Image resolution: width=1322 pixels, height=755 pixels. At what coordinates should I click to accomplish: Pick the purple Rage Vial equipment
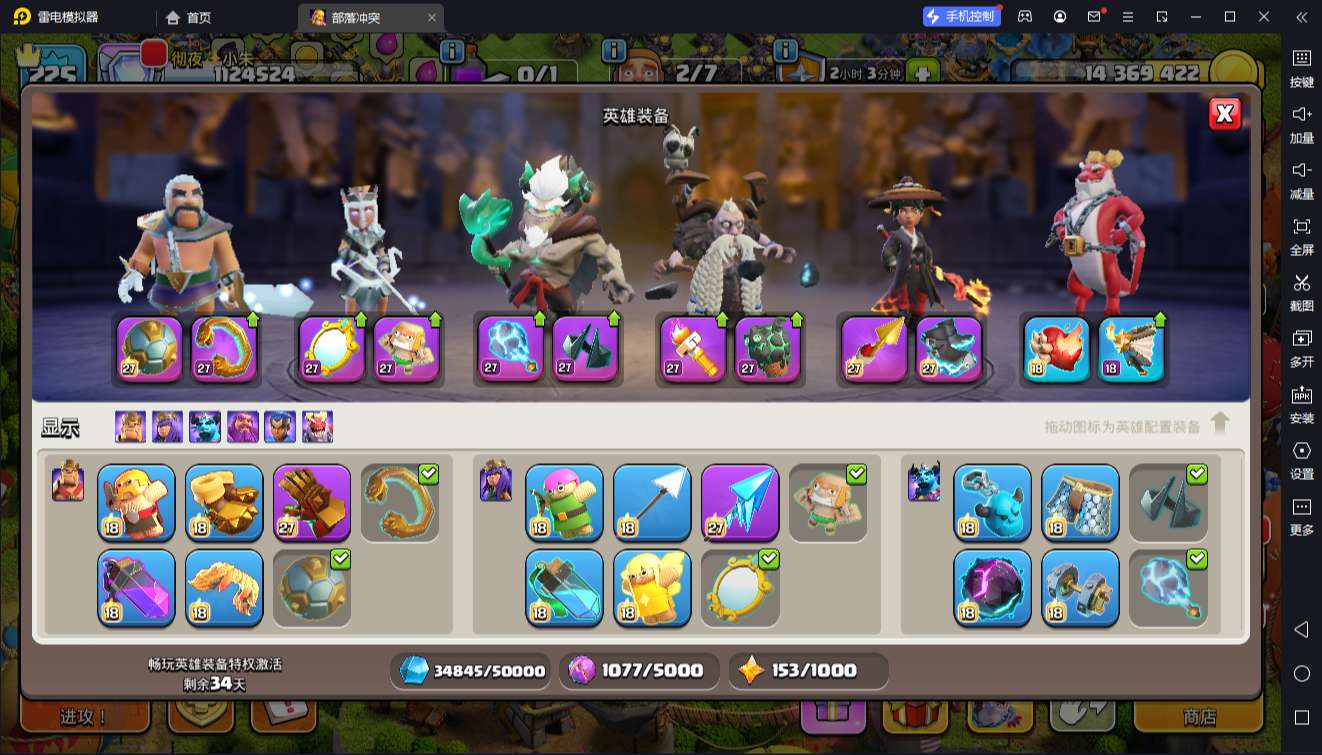(x=136, y=587)
